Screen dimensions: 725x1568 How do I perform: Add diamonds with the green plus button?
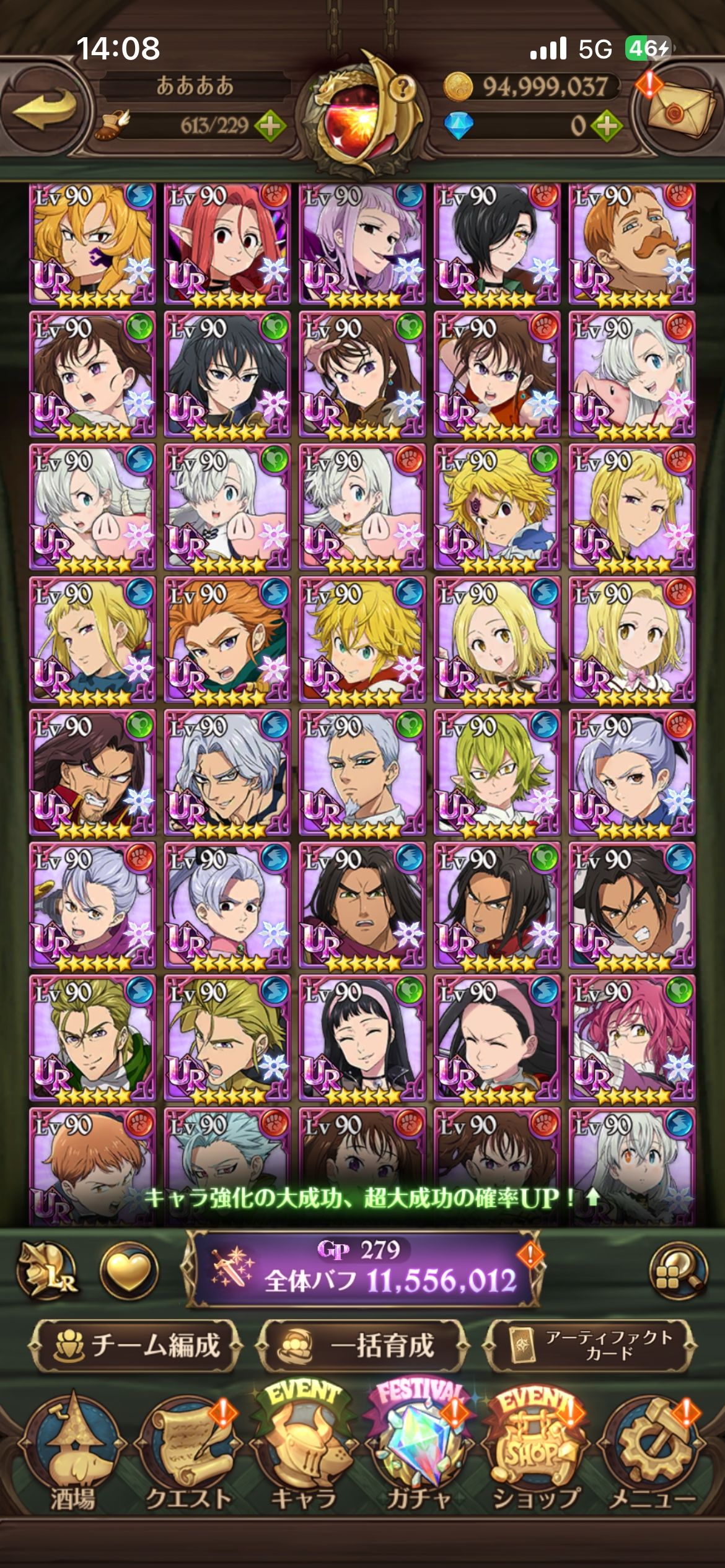[606, 126]
